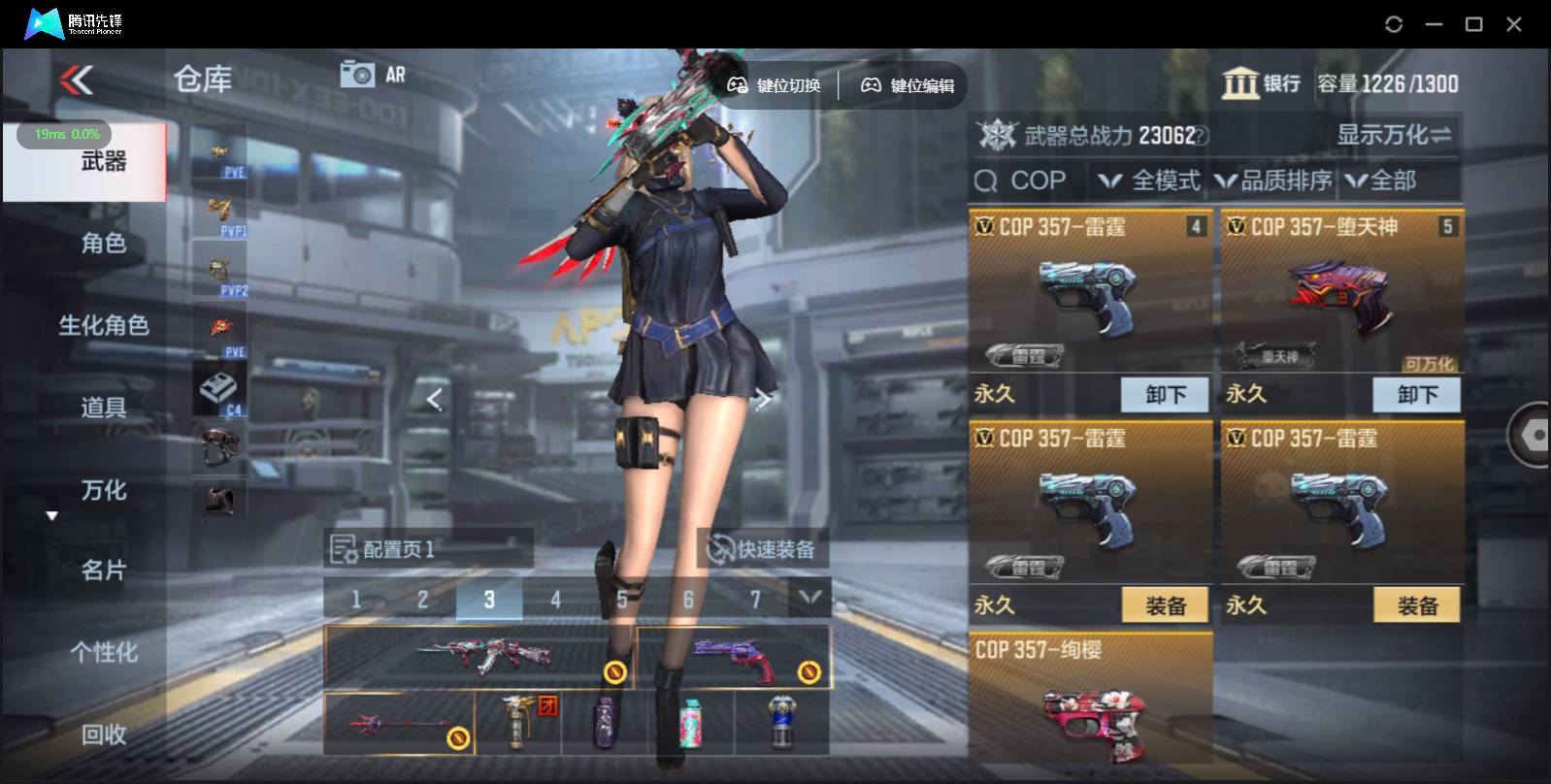The height and width of the screenshot is (784, 1551).
Task: Open the 个性化 tab
Action: (103, 652)
